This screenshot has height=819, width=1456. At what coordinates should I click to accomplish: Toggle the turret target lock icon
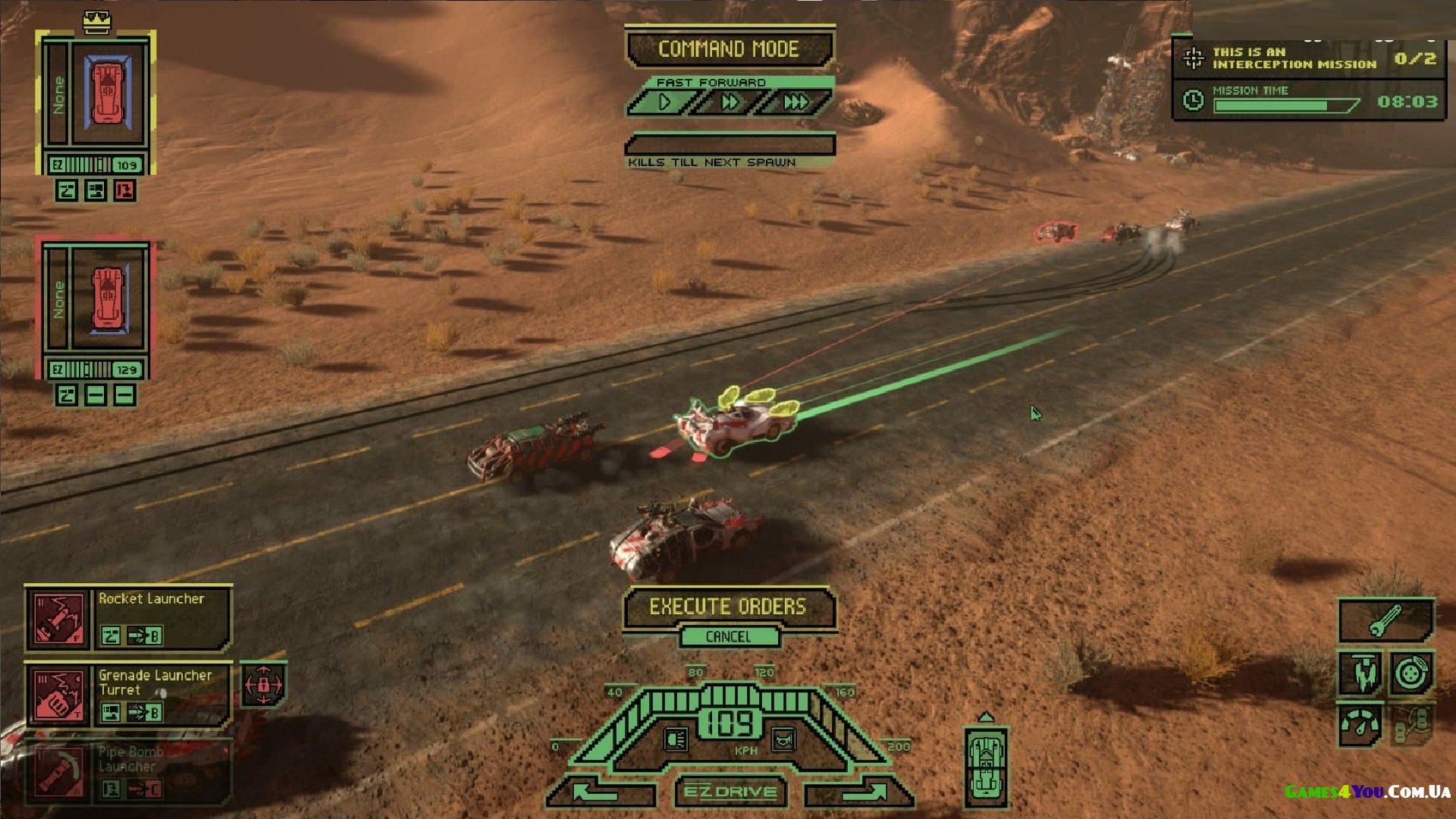tap(263, 685)
